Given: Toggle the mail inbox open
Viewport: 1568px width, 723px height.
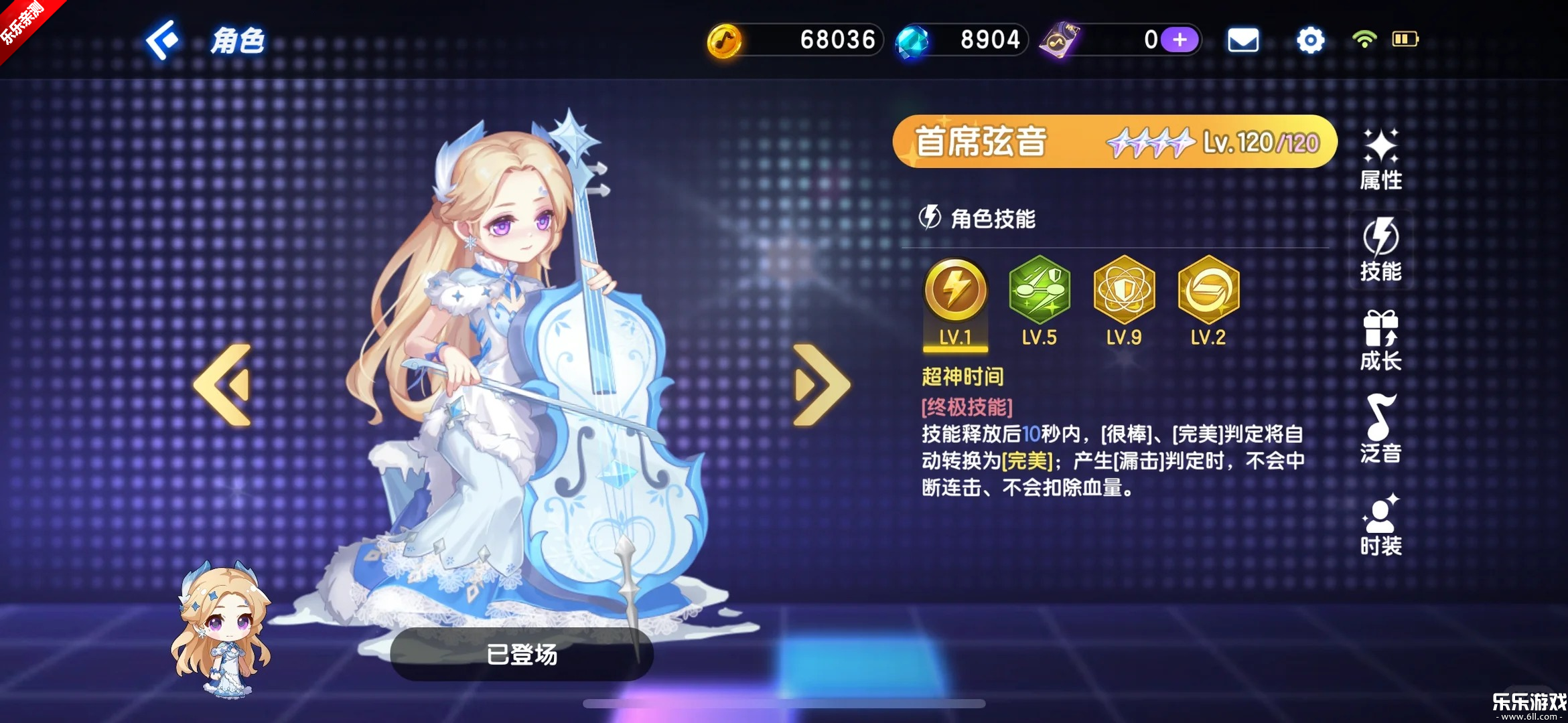Looking at the screenshot, I should point(1244,39).
